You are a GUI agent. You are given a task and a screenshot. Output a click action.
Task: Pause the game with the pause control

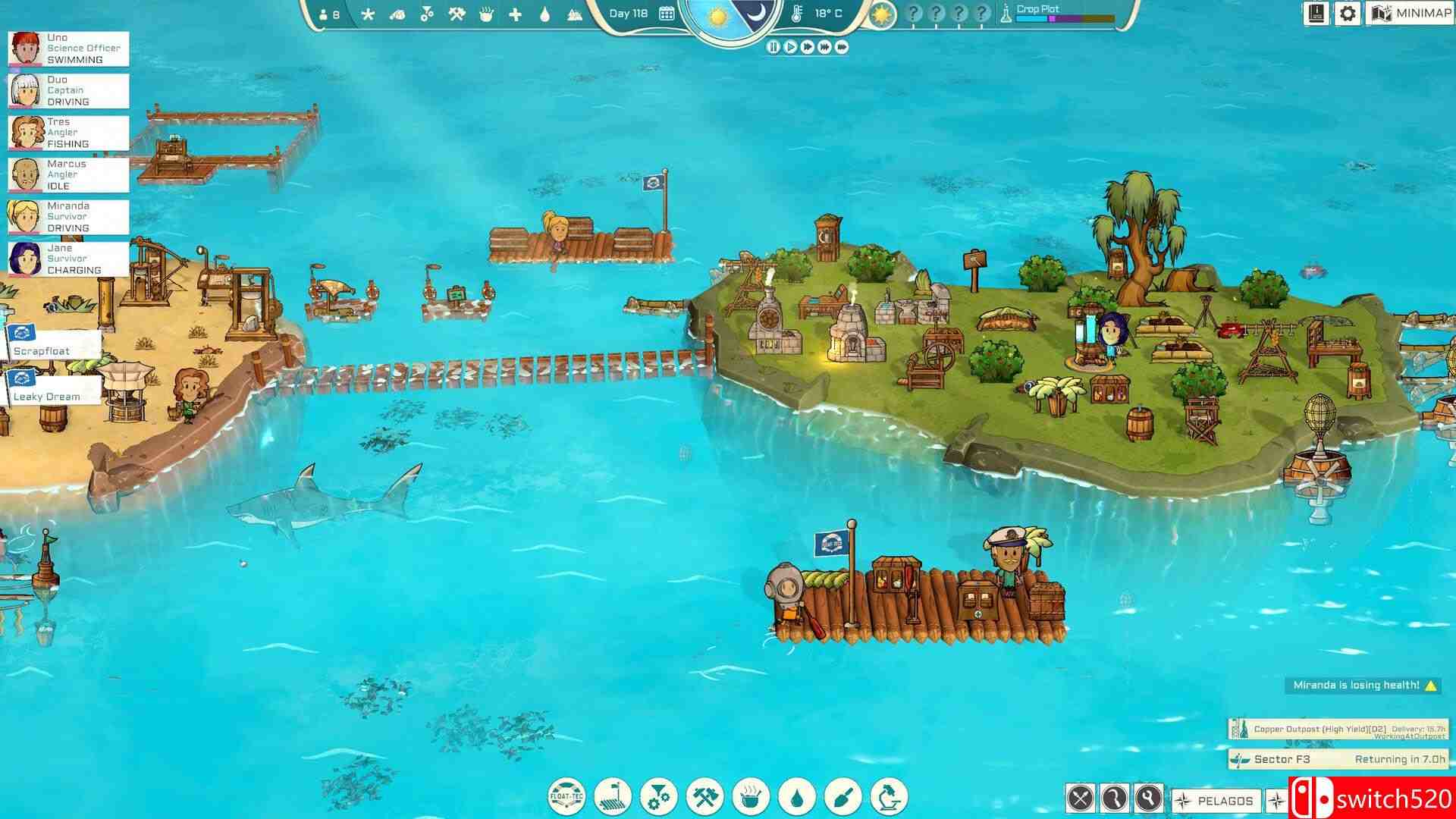(773, 47)
